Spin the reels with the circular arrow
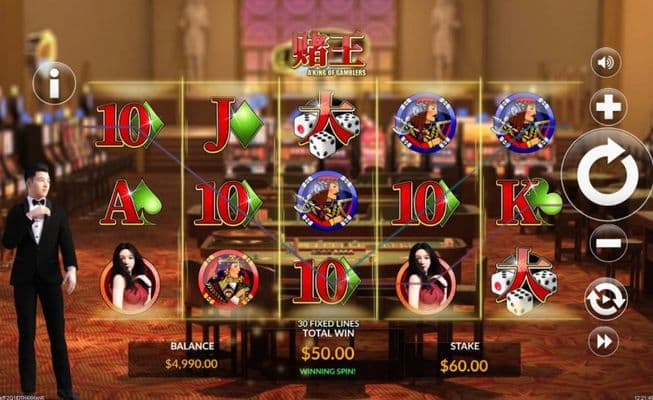Screen dimensions: 653x400 tap(608, 174)
